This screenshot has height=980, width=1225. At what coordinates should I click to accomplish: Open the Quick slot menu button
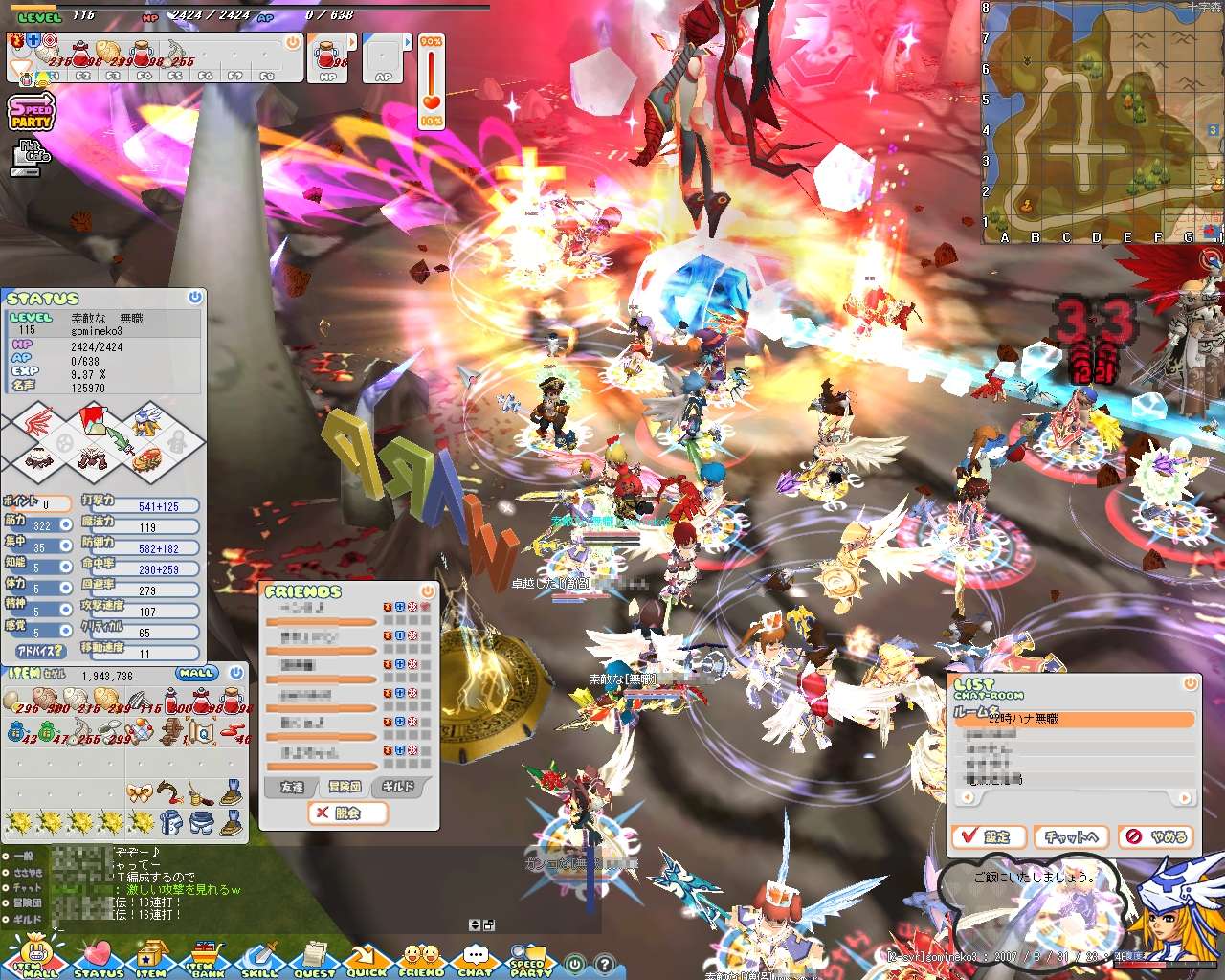[x=367, y=958]
